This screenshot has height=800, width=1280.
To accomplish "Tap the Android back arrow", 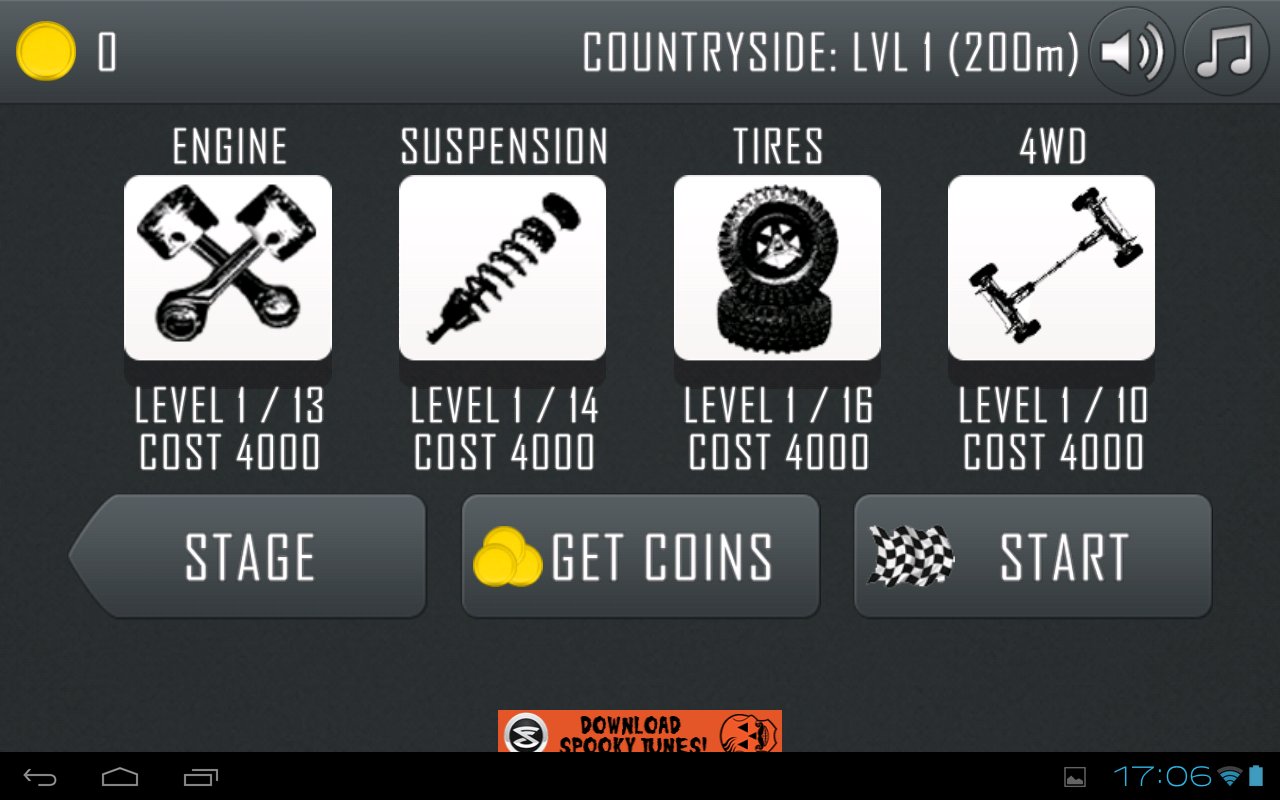I will click(x=41, y=777).
